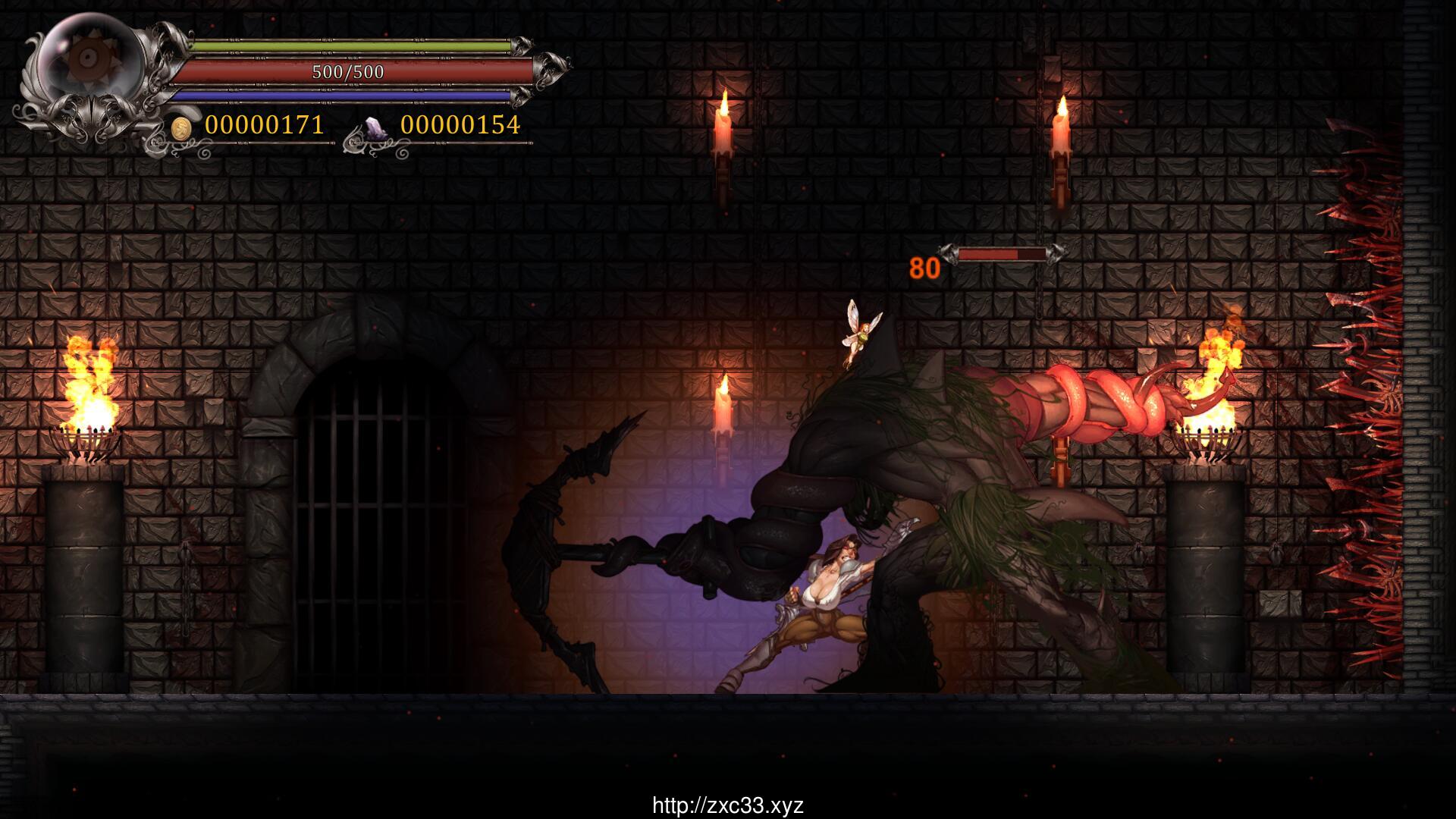Select the gold coin currency icon
Image resolution: width=1456 pixels, height=819 pixels.
(x=180, y=127)
